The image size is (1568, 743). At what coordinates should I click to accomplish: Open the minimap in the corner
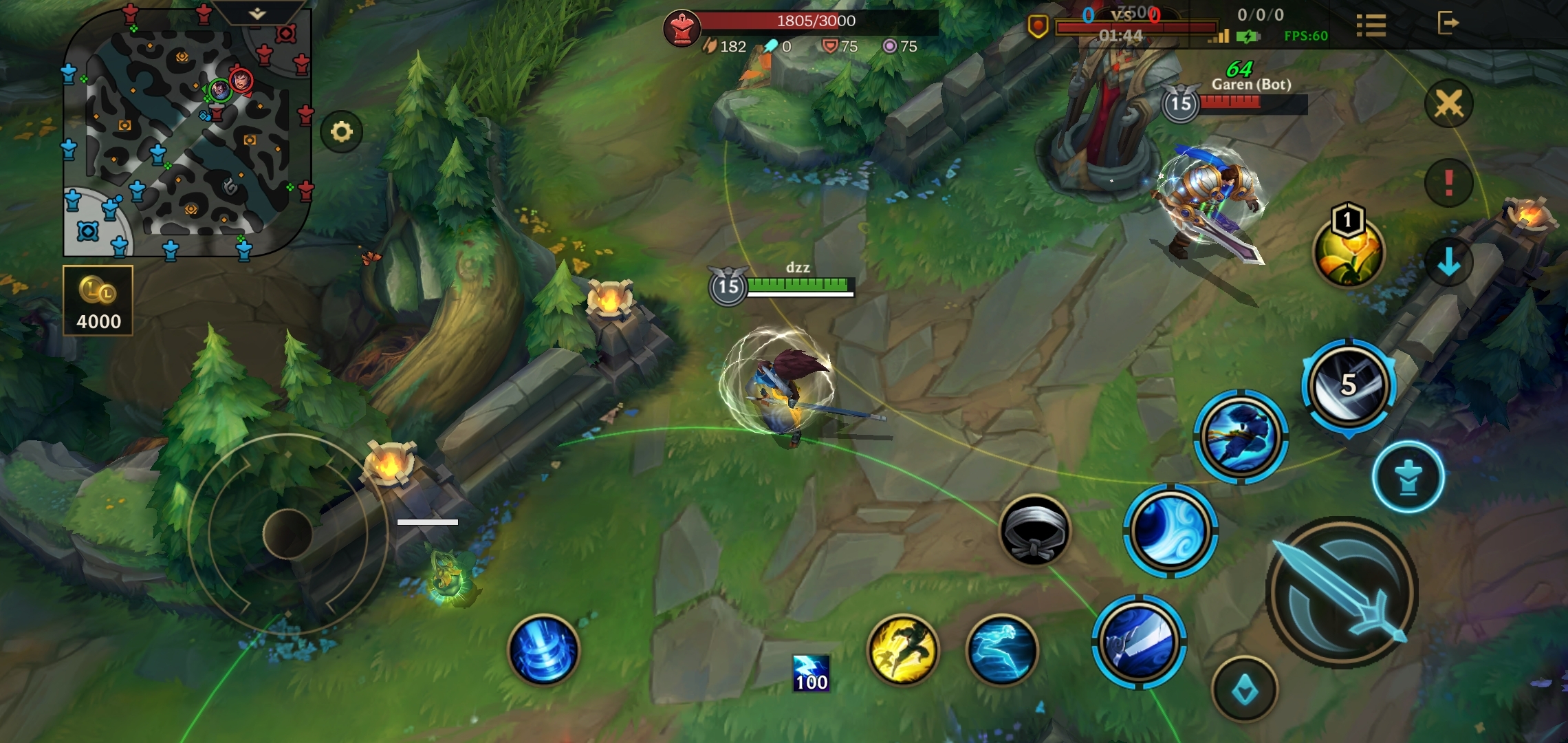click(186, 138)
